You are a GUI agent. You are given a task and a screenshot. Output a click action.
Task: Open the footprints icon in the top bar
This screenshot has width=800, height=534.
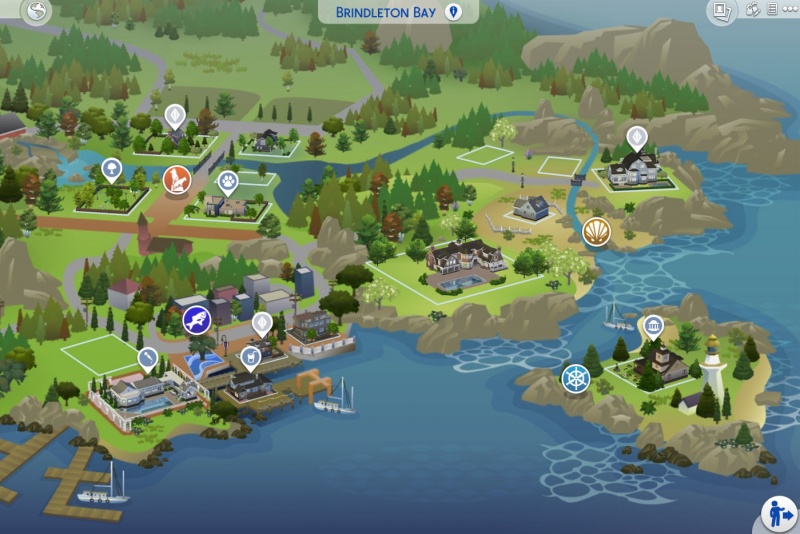(x=753, y=11)
